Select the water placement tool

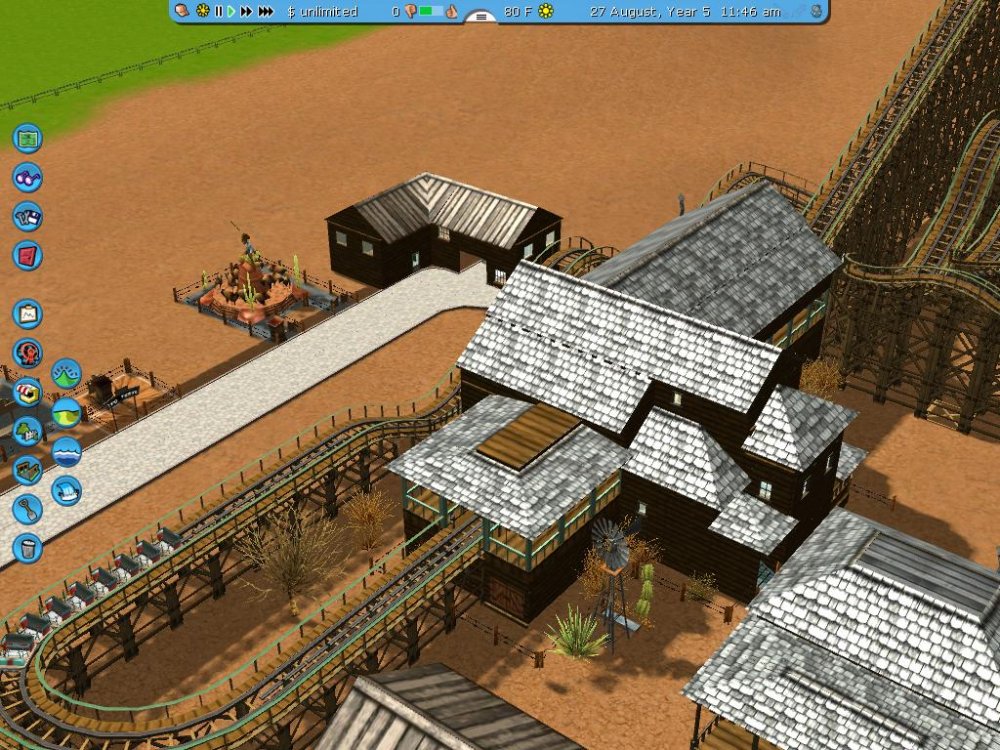tap(66, 452)
